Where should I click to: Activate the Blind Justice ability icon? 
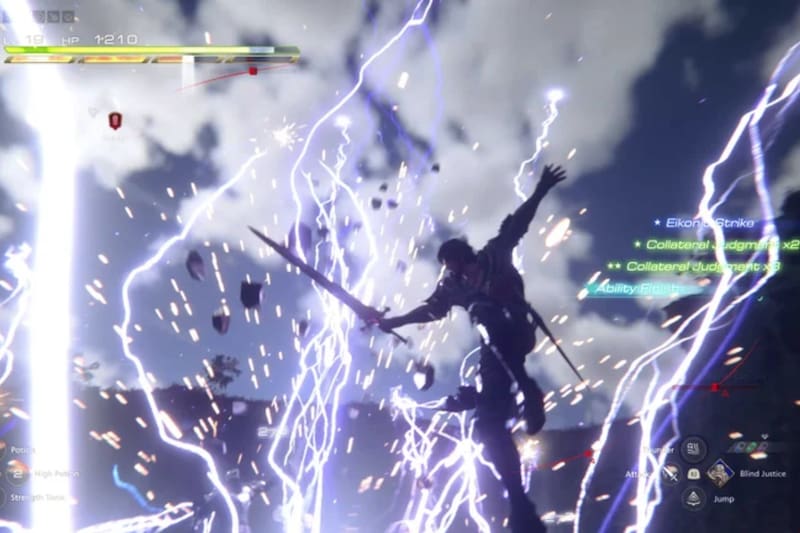(x=720, y=473)
